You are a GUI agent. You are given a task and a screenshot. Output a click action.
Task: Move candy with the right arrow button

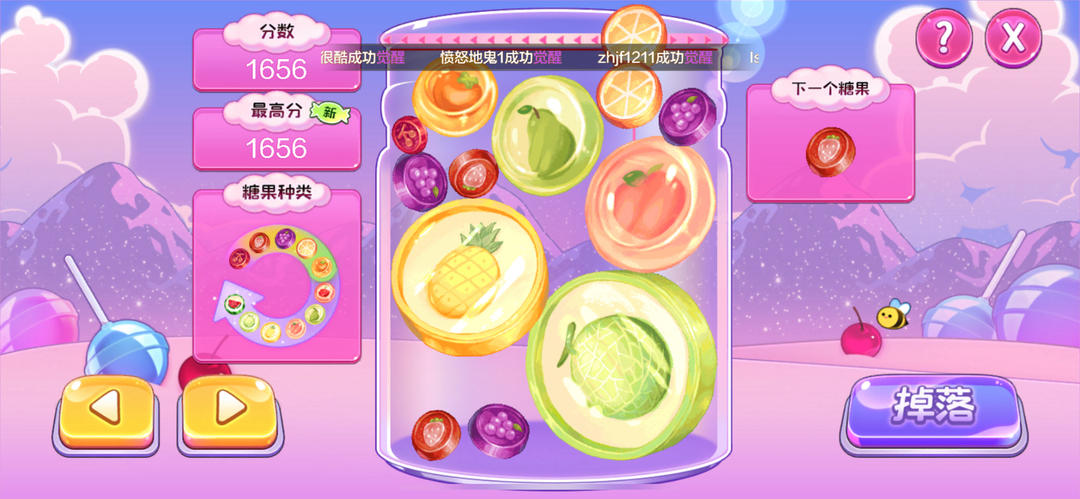pyautogui.click(x=230, y=408)
